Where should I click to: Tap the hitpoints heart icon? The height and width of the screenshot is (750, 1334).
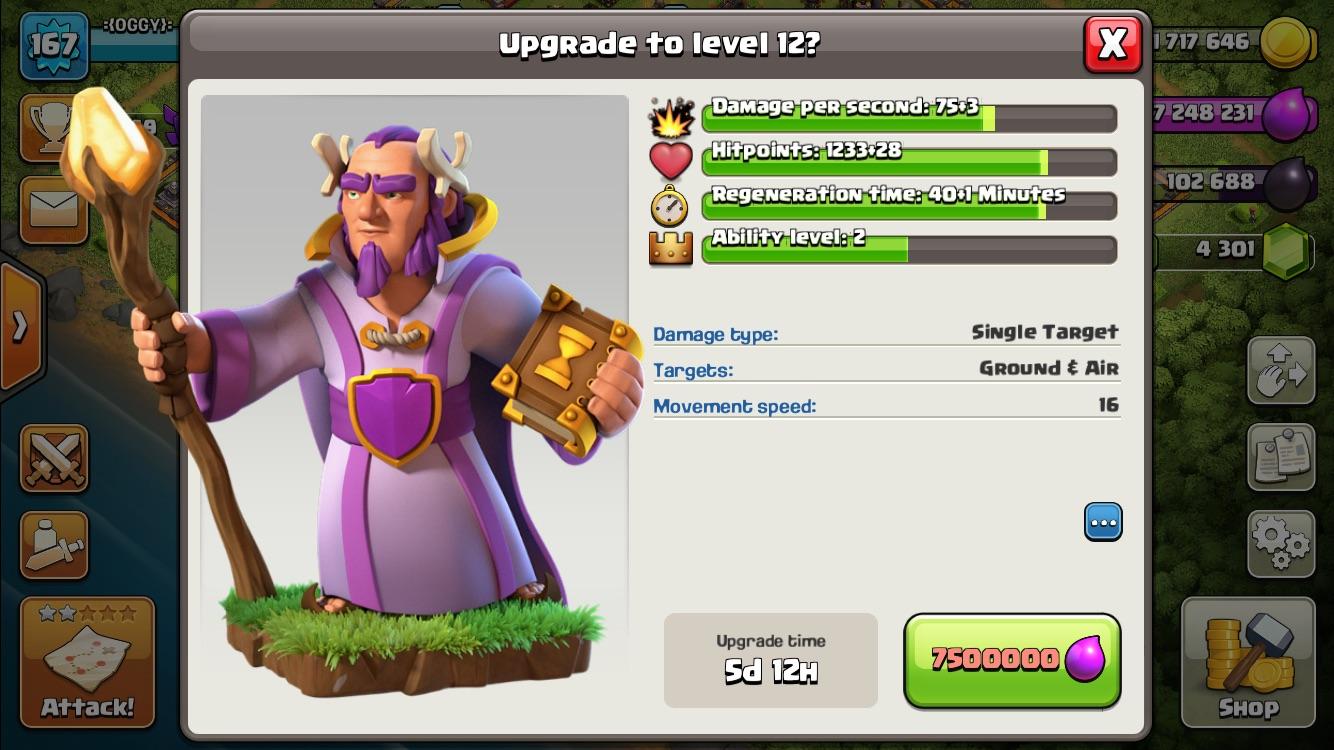click(x=671, y=160)
